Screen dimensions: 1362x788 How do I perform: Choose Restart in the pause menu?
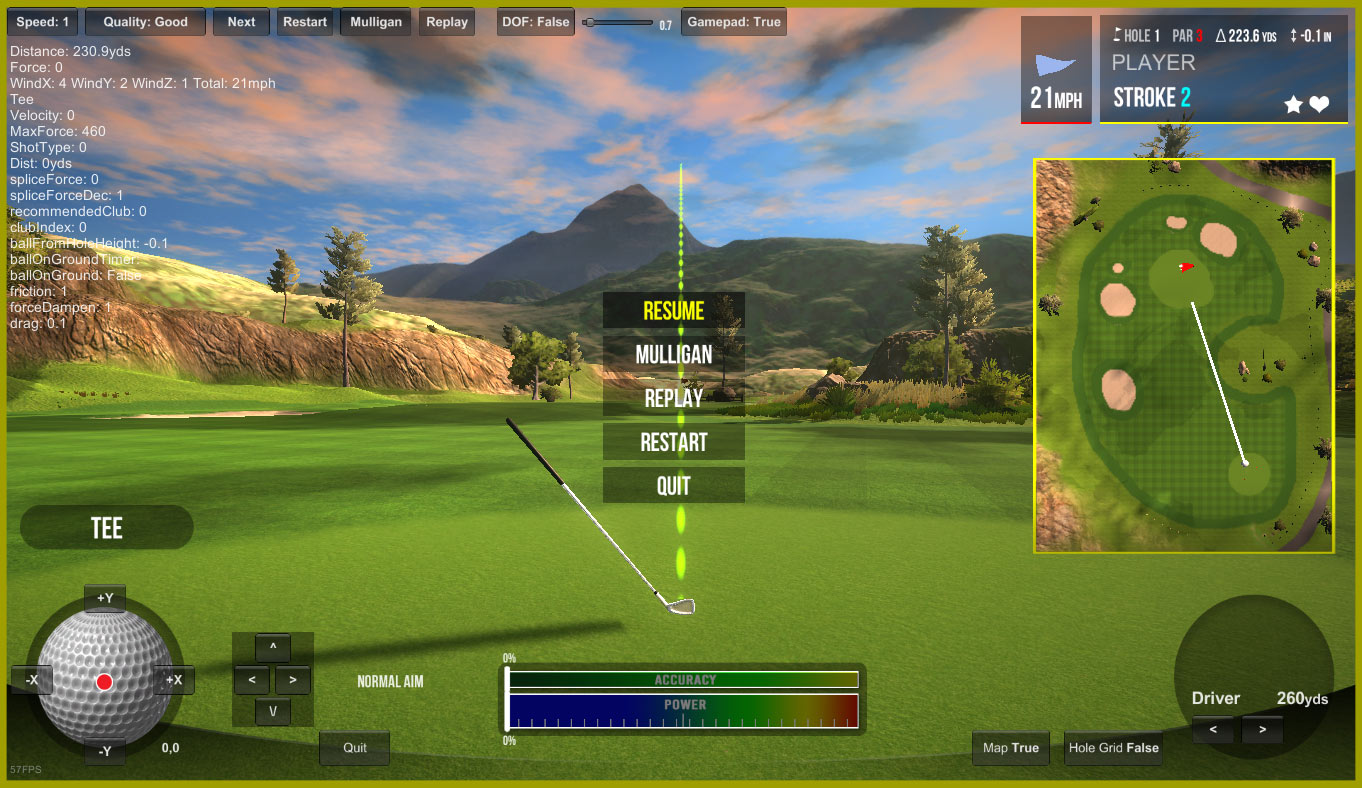(x=673, y=442)
